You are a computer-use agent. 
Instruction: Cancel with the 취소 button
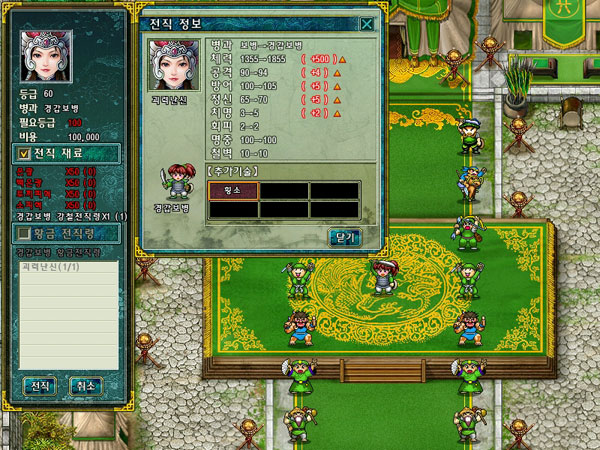tap(84, 385)
